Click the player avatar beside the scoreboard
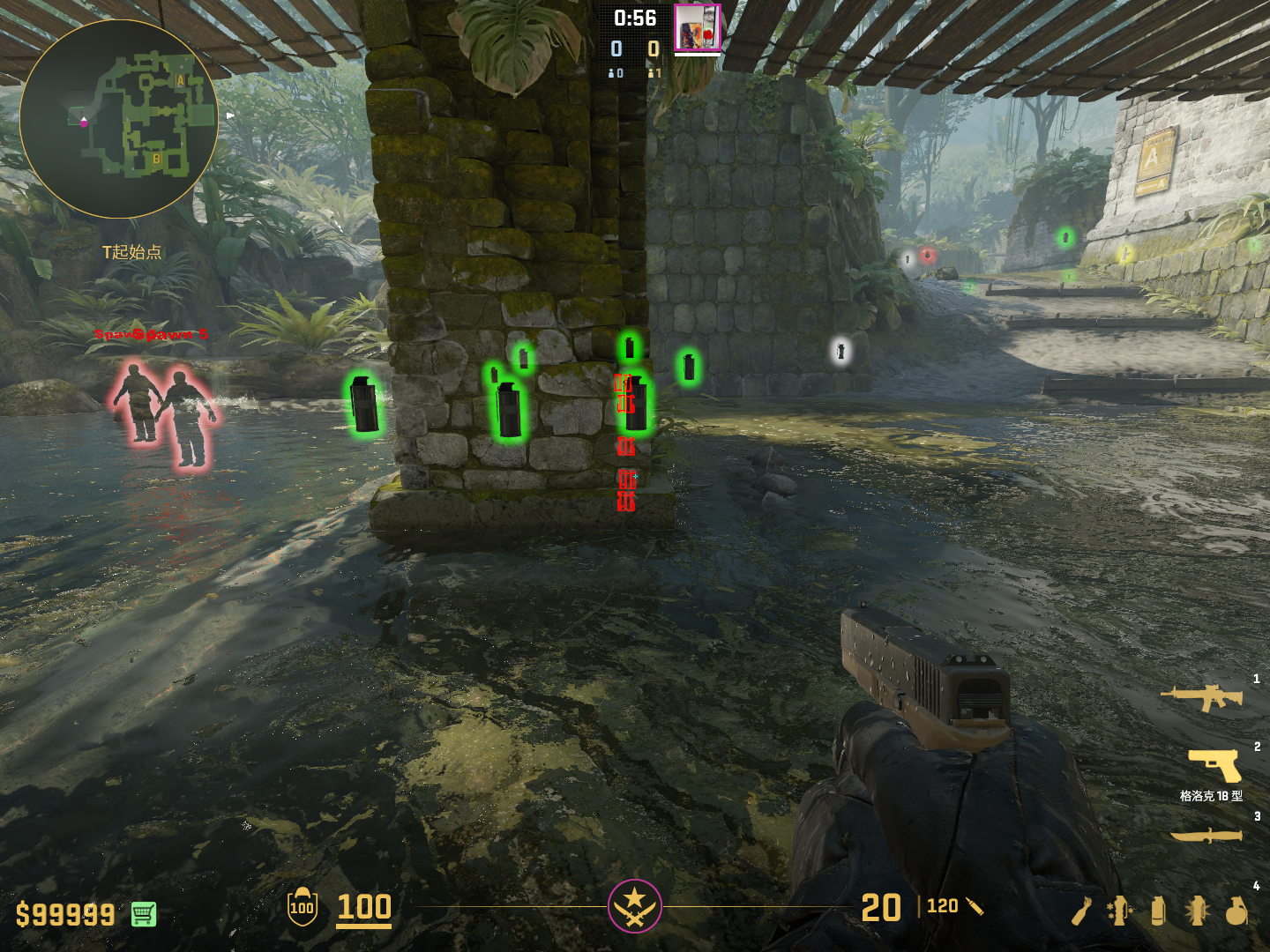 (697, 27)
